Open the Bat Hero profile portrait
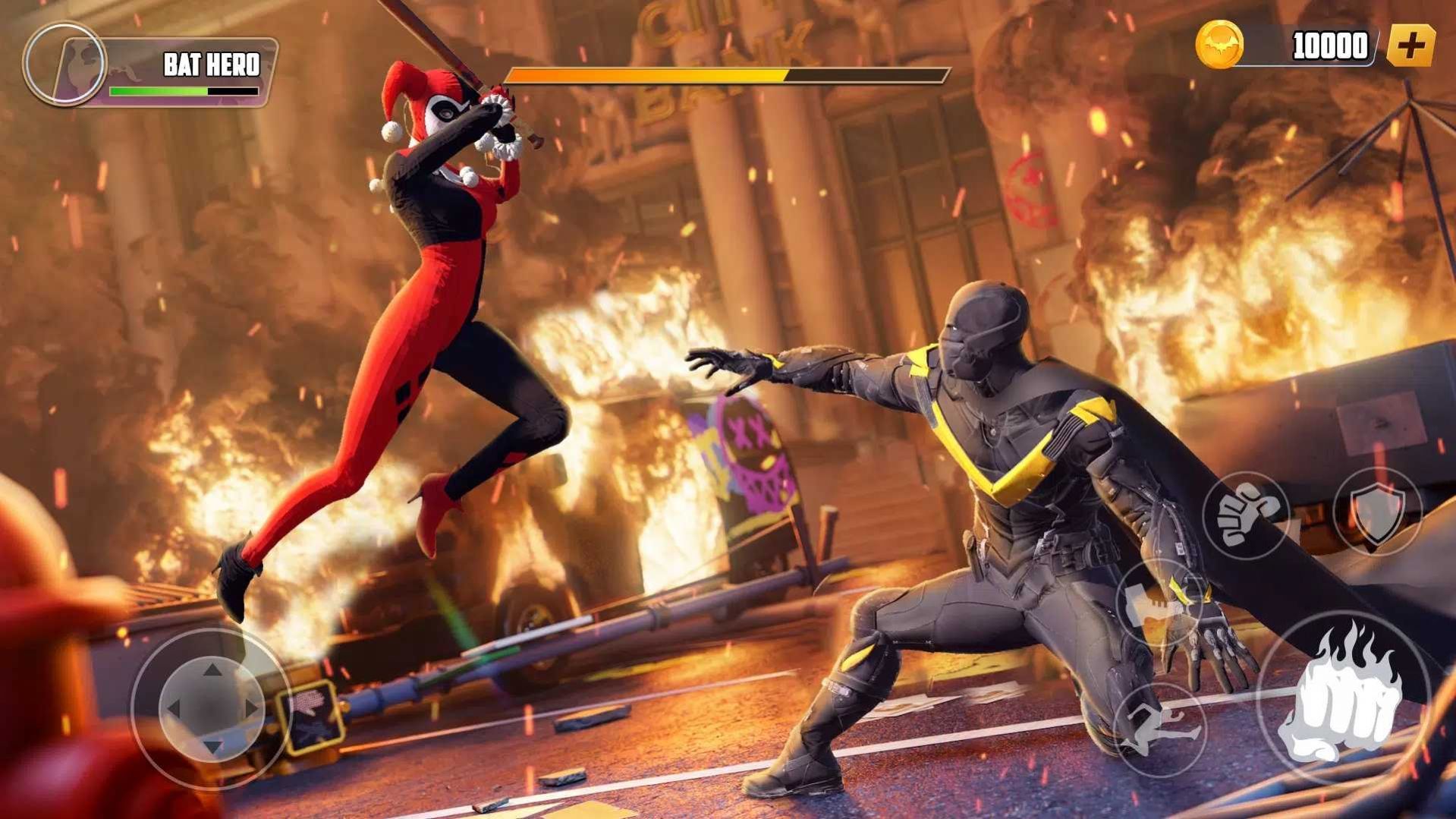Screen dimensions: 1456x819 pyautogui.click(x=64, y=64)
